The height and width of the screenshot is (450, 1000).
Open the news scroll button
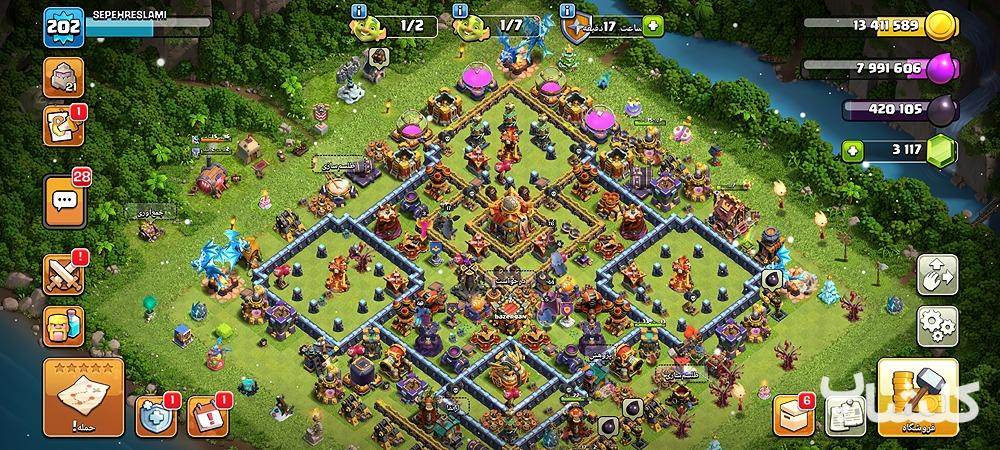click(x=64, y=127)
